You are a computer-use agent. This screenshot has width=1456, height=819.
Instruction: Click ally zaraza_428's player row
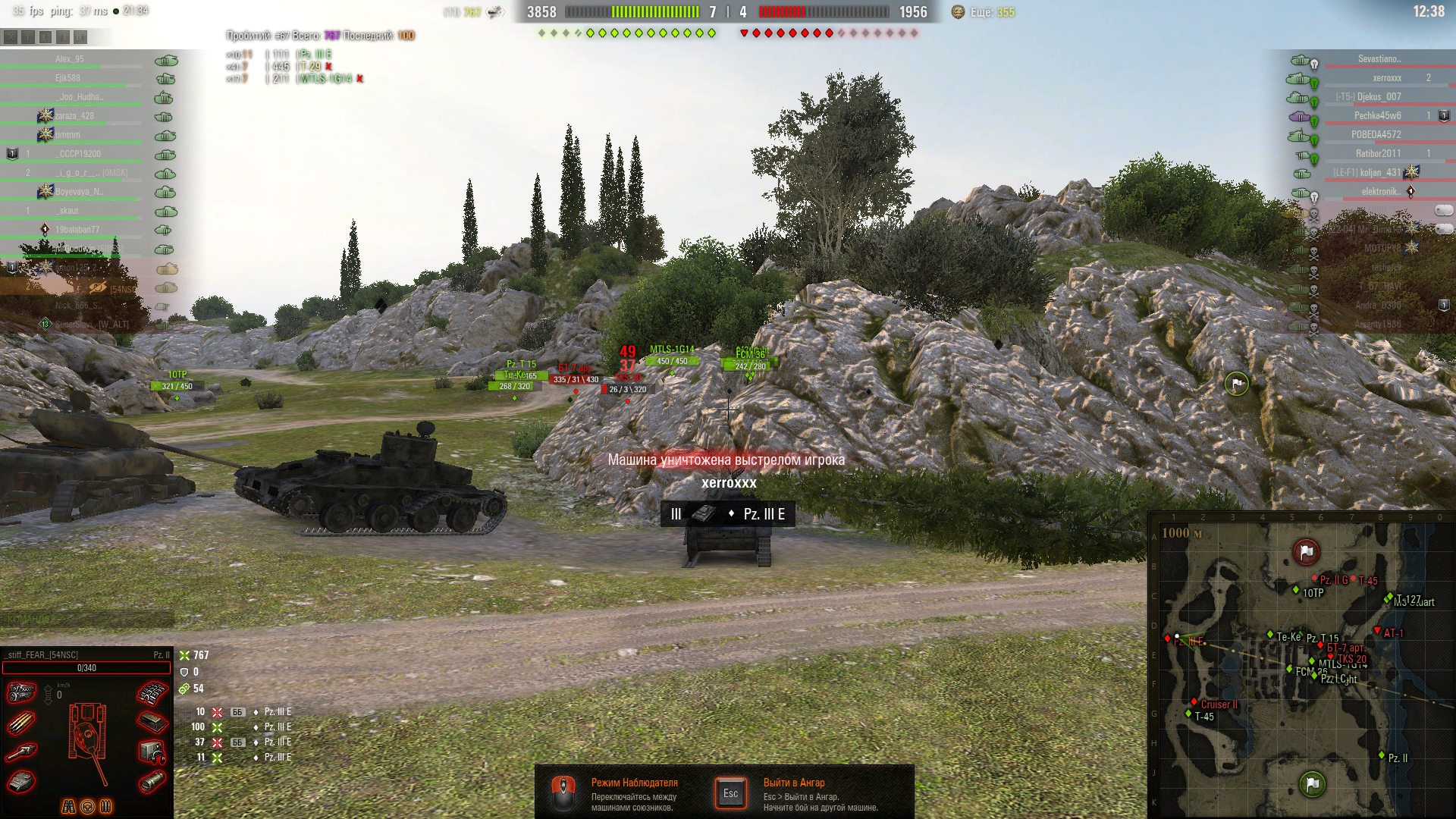[74, 116]
